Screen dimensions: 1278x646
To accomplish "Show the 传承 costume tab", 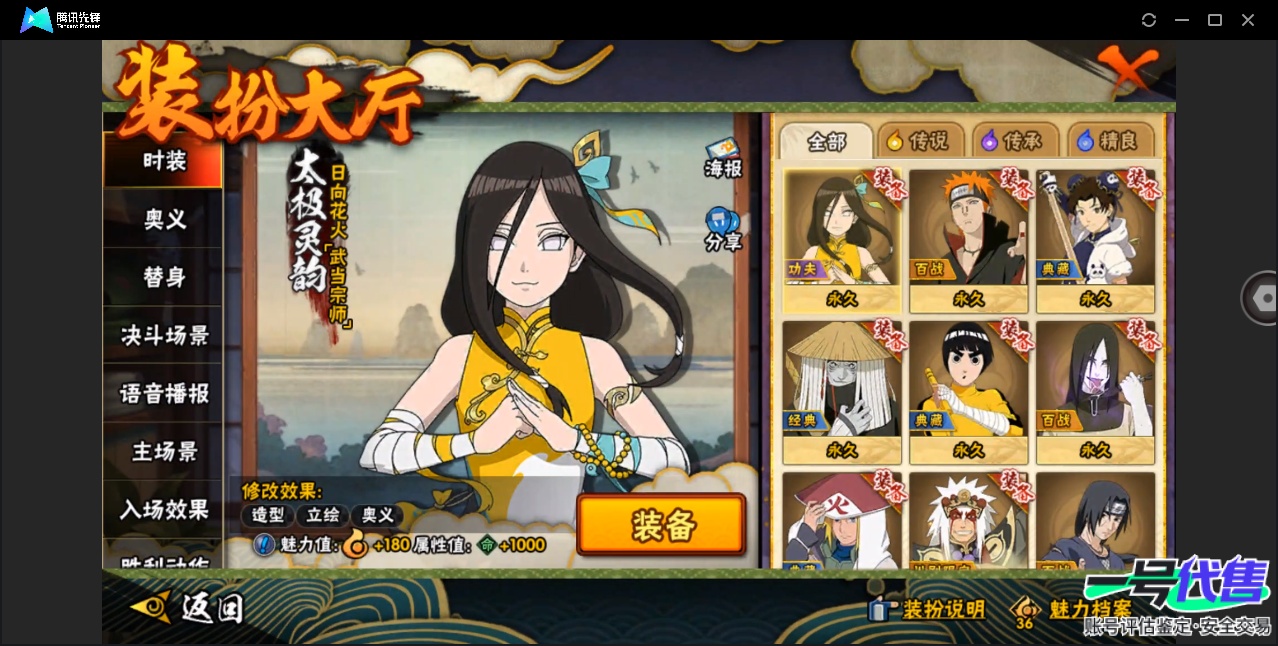I will [x=1015, y=141].
